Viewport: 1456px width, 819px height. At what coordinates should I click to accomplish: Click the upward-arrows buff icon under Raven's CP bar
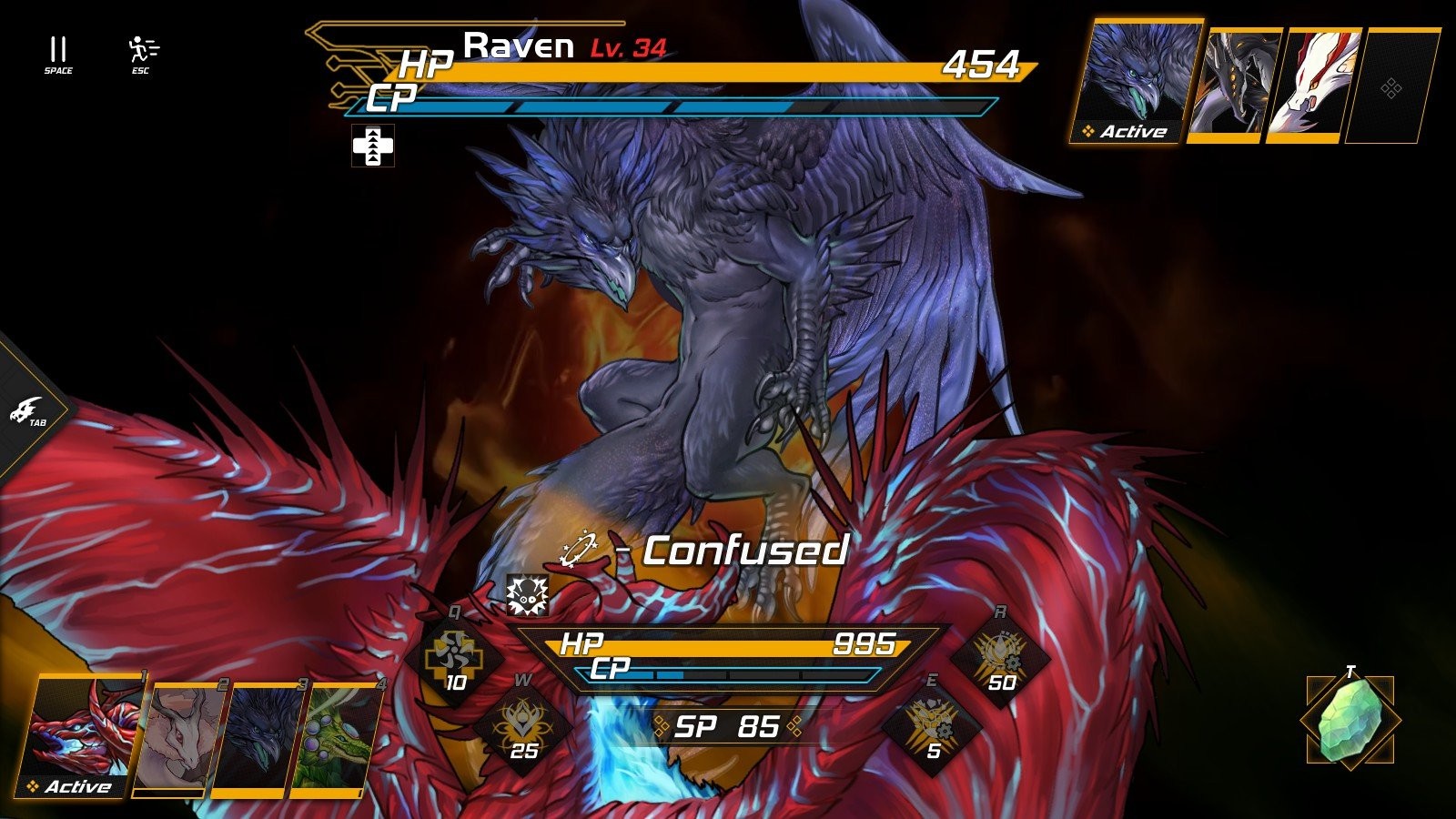(373, 147)
